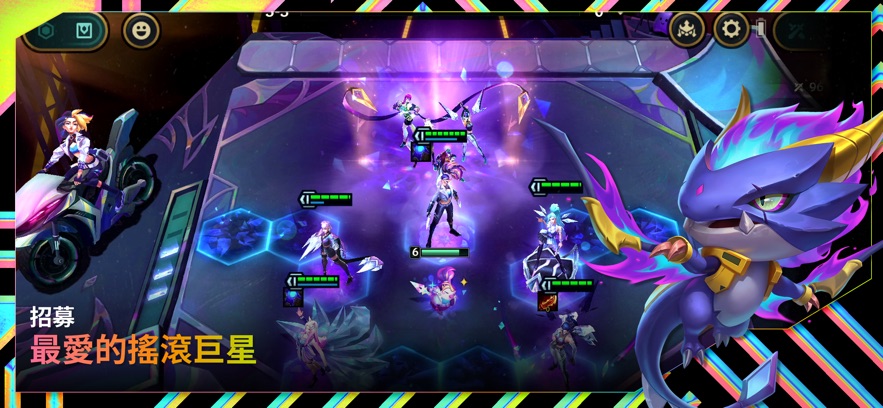Click the crowned Little Legend icon
Viewport: 883px width, 408px height.
pos(687,29)
